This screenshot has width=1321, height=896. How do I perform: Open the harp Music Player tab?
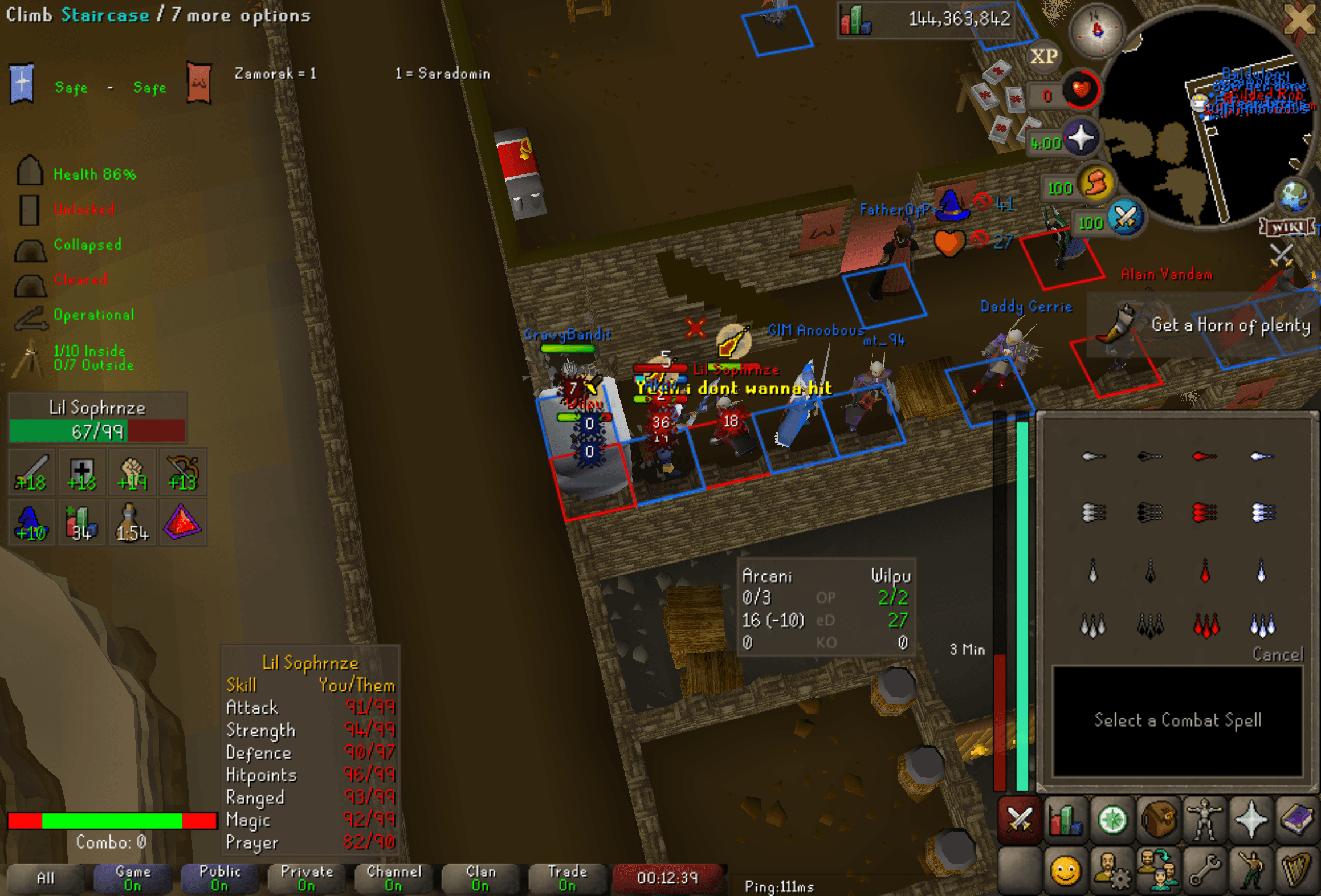pos(1297,870)
